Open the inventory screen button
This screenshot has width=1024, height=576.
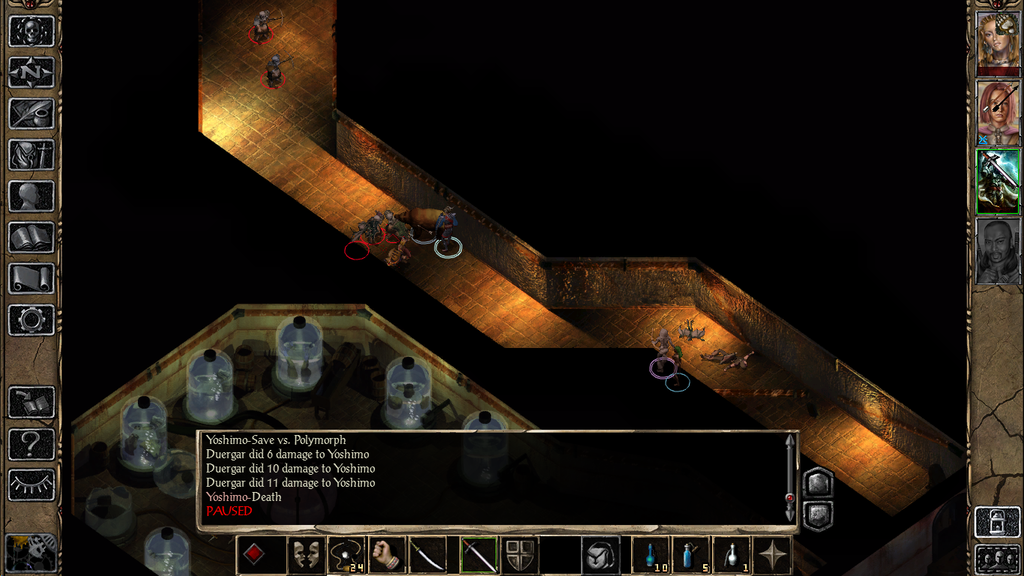click(x=31, y=154)
